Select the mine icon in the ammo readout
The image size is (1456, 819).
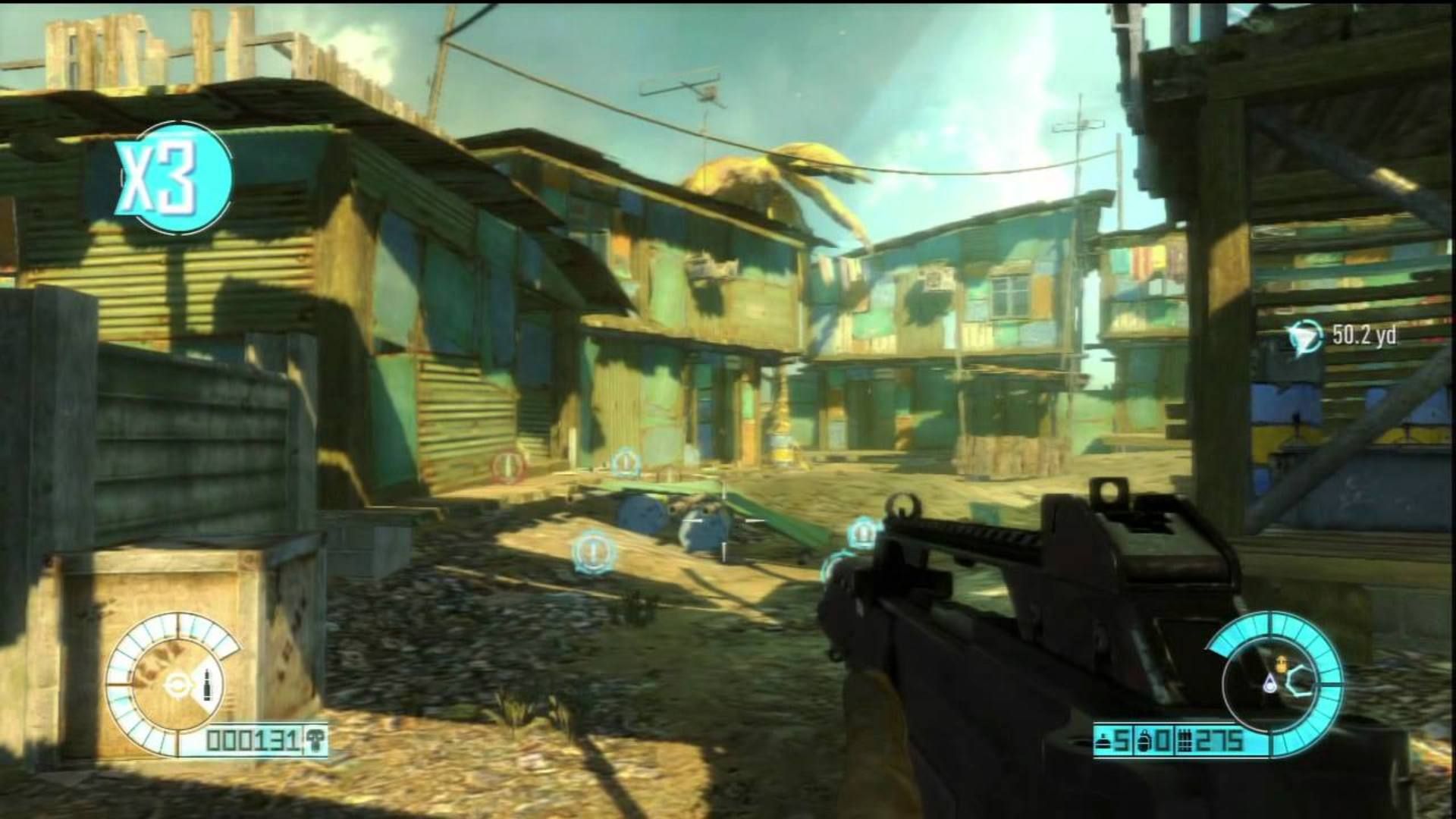pyautogui.click(x=1103, y=741)
